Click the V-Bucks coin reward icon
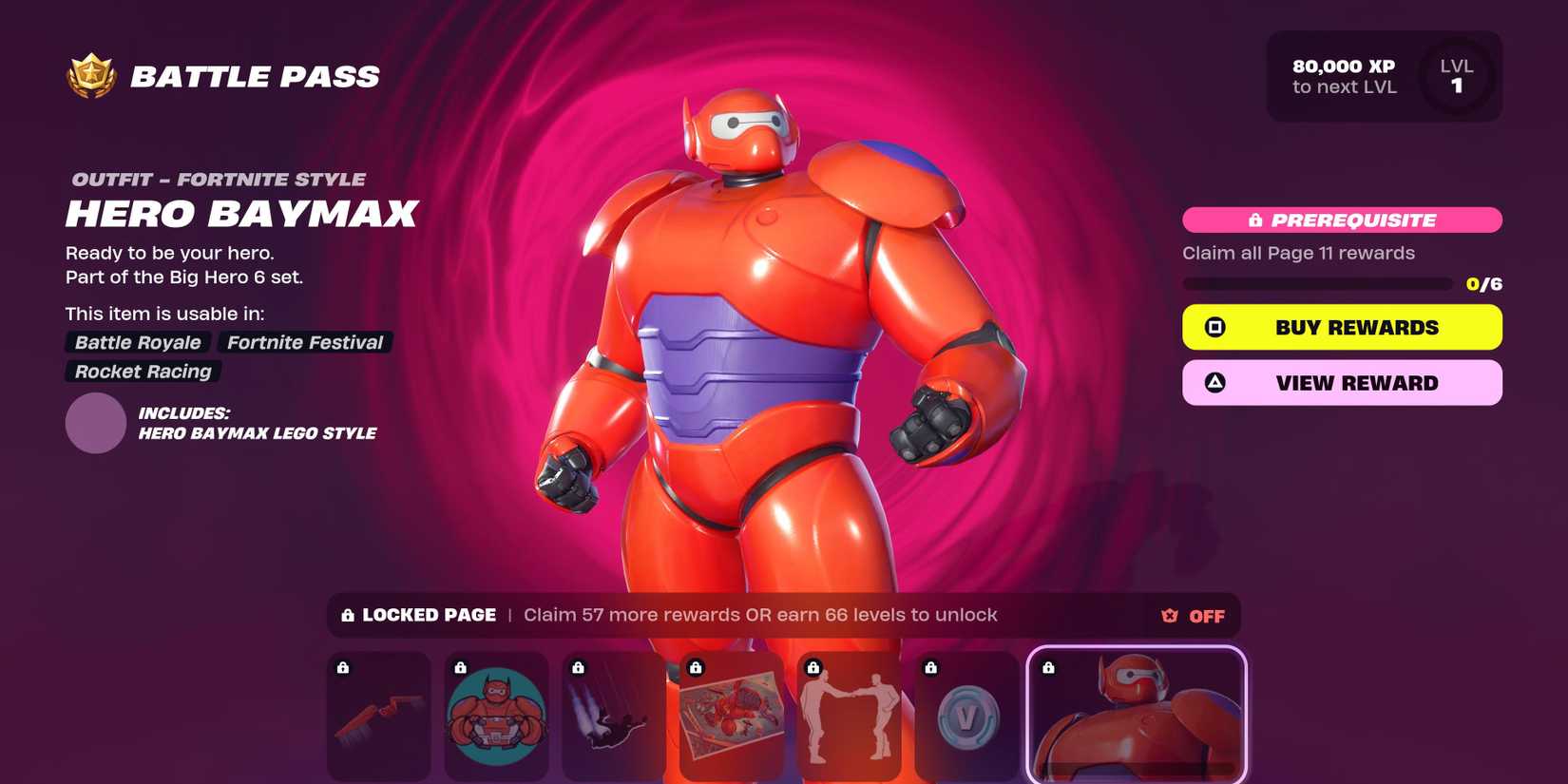 coord(967,716)
